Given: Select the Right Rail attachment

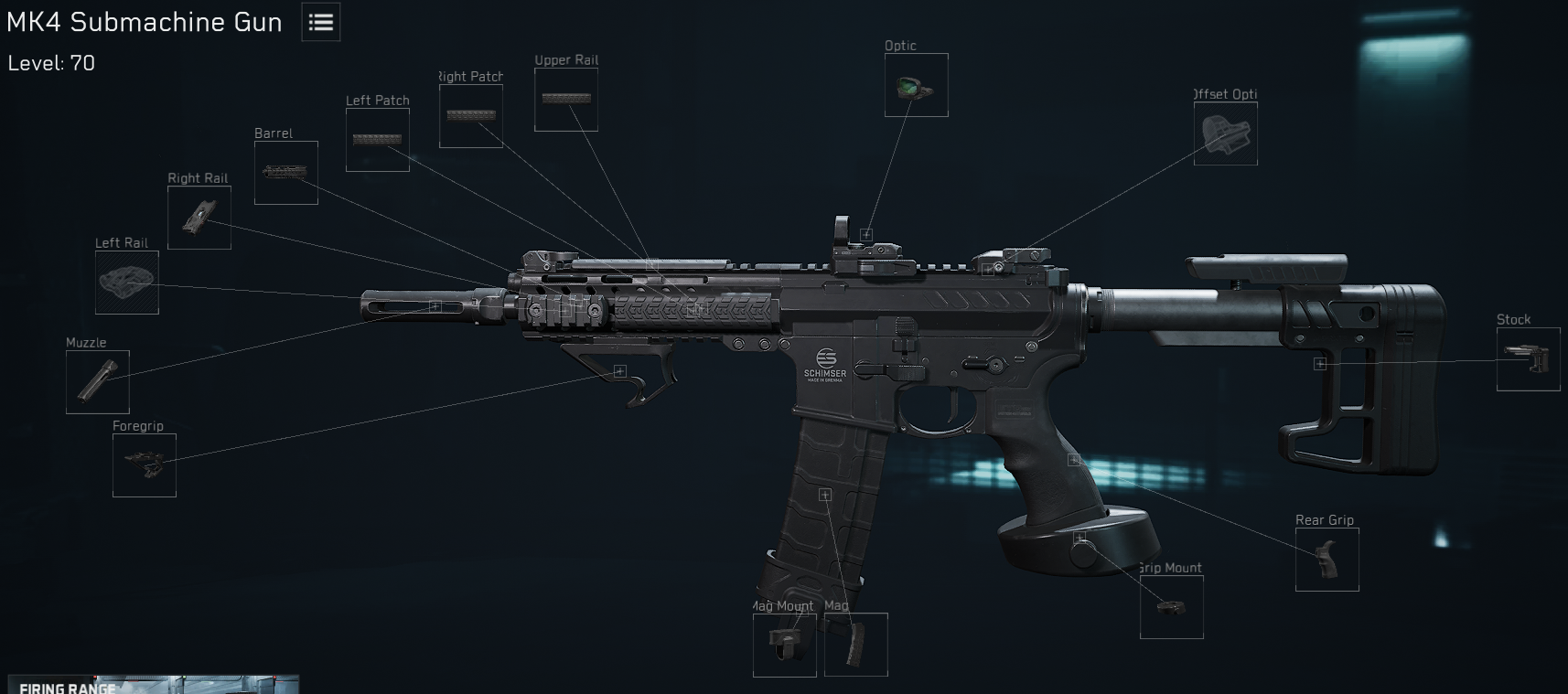Looking at the screenshot, I should (x=198, y=218).
